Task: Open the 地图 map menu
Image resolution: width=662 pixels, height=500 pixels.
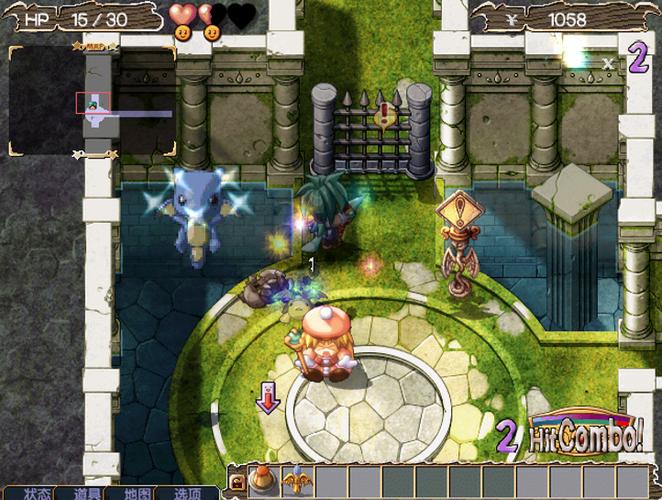Action: pyautogui.click(x=138, y=493)
